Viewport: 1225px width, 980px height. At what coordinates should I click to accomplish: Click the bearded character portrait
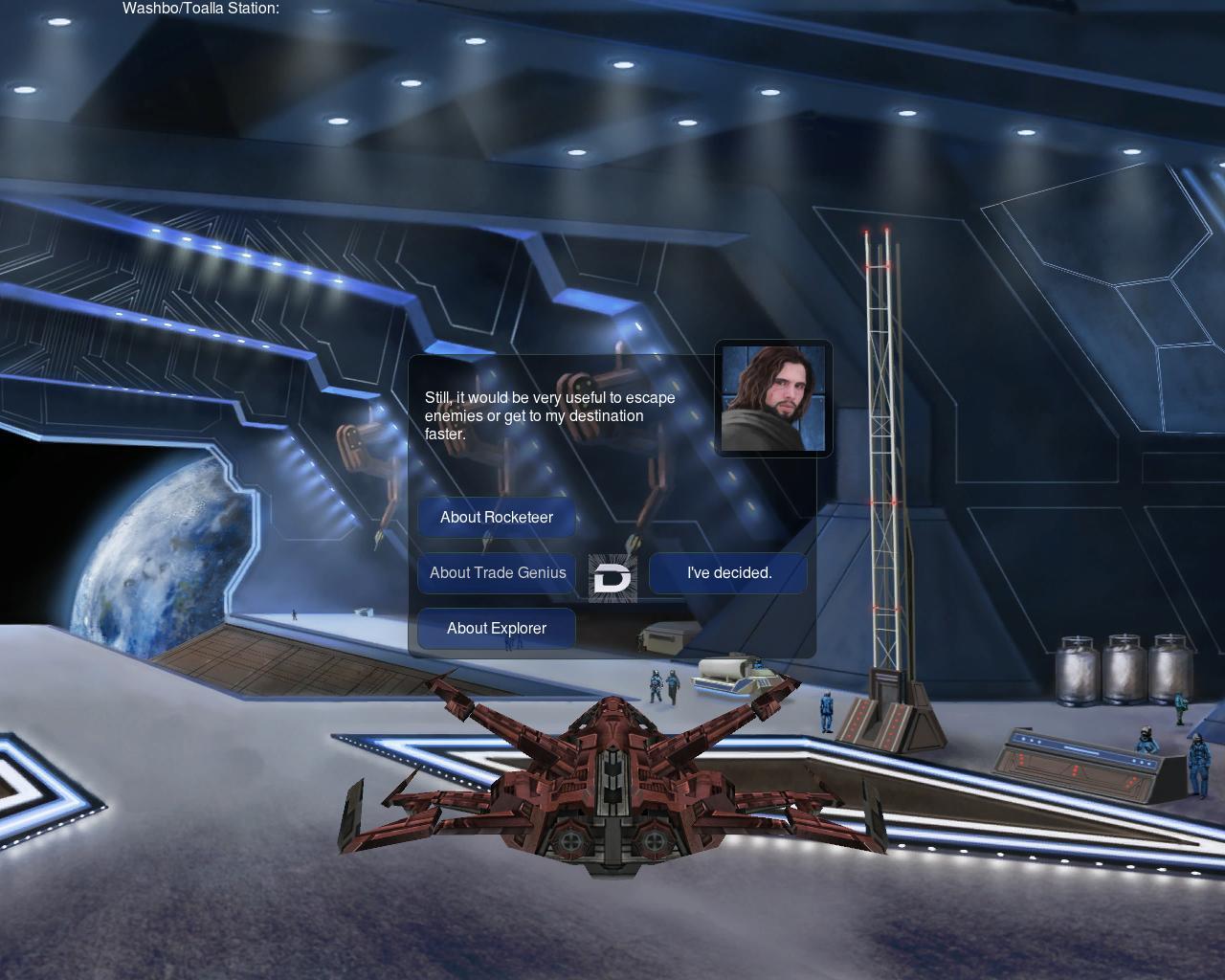773,398
